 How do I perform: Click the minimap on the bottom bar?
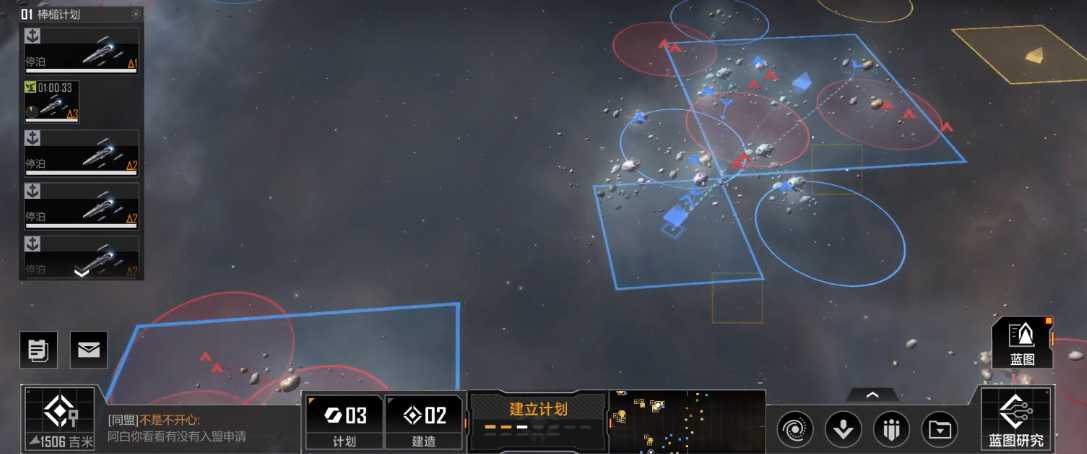[686, 420]
